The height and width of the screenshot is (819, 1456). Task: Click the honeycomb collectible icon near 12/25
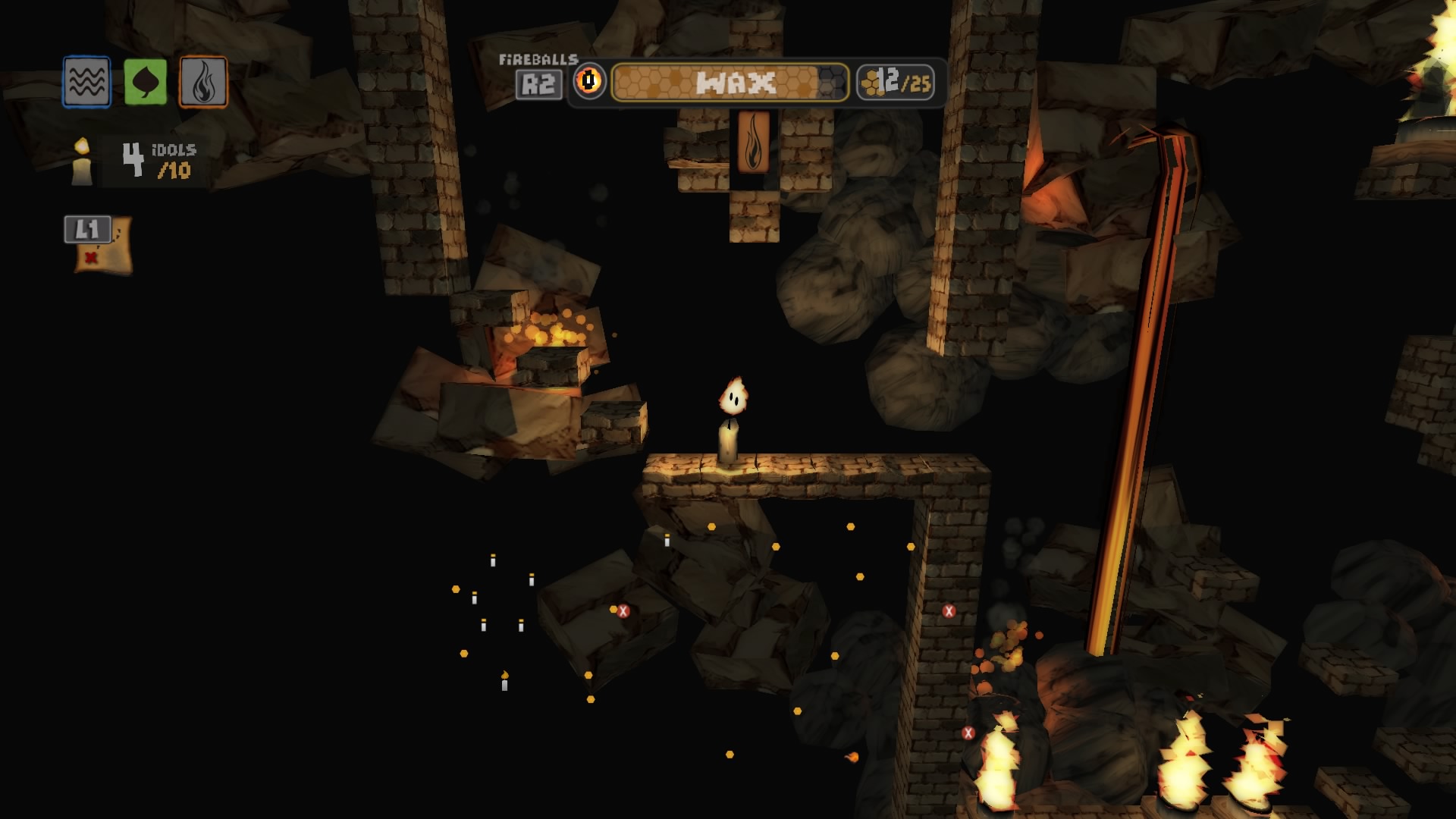click(871, 83)
